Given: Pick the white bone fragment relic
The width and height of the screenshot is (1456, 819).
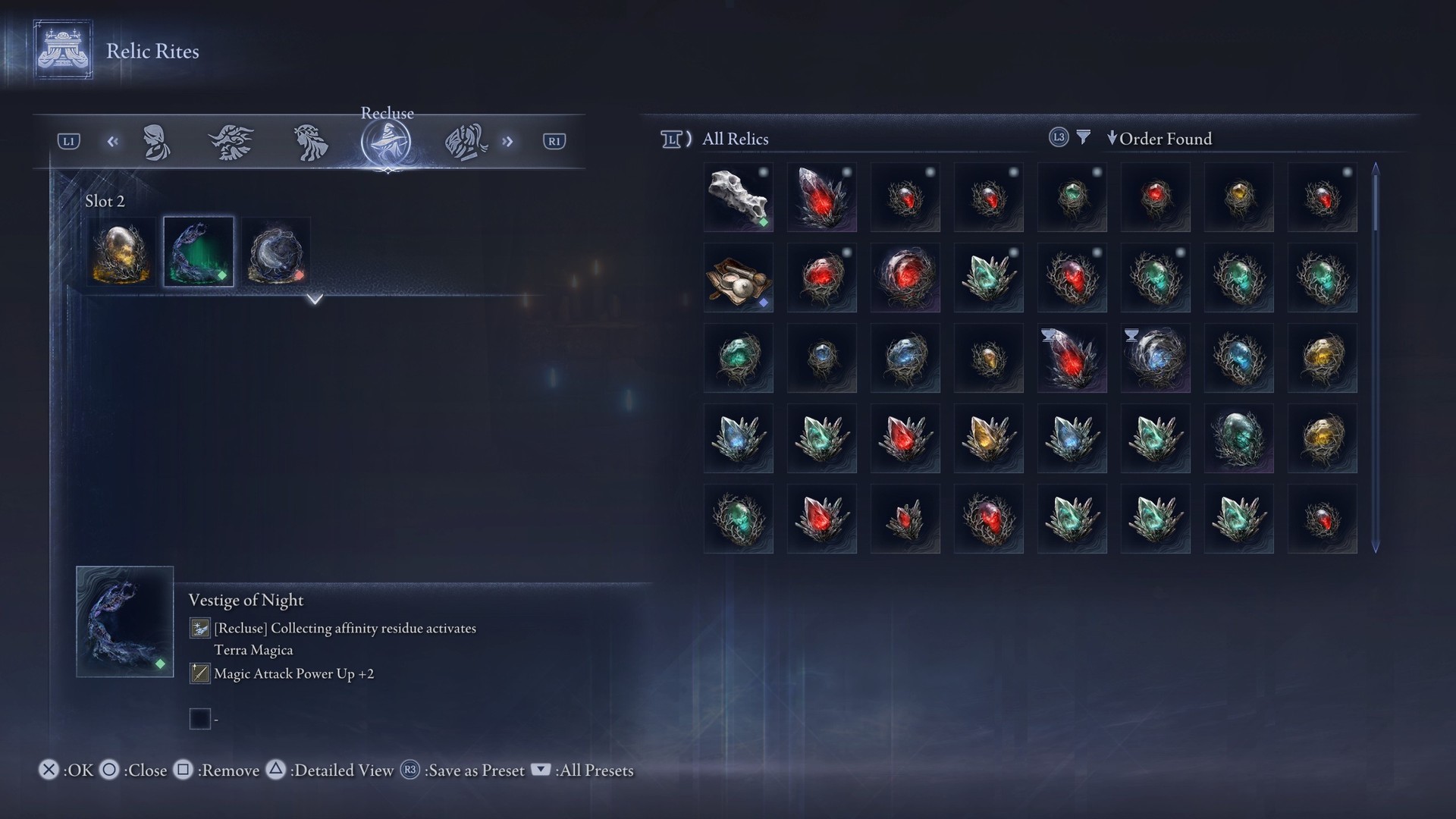Looking at the screenshot, I should [x=739, y=197].
